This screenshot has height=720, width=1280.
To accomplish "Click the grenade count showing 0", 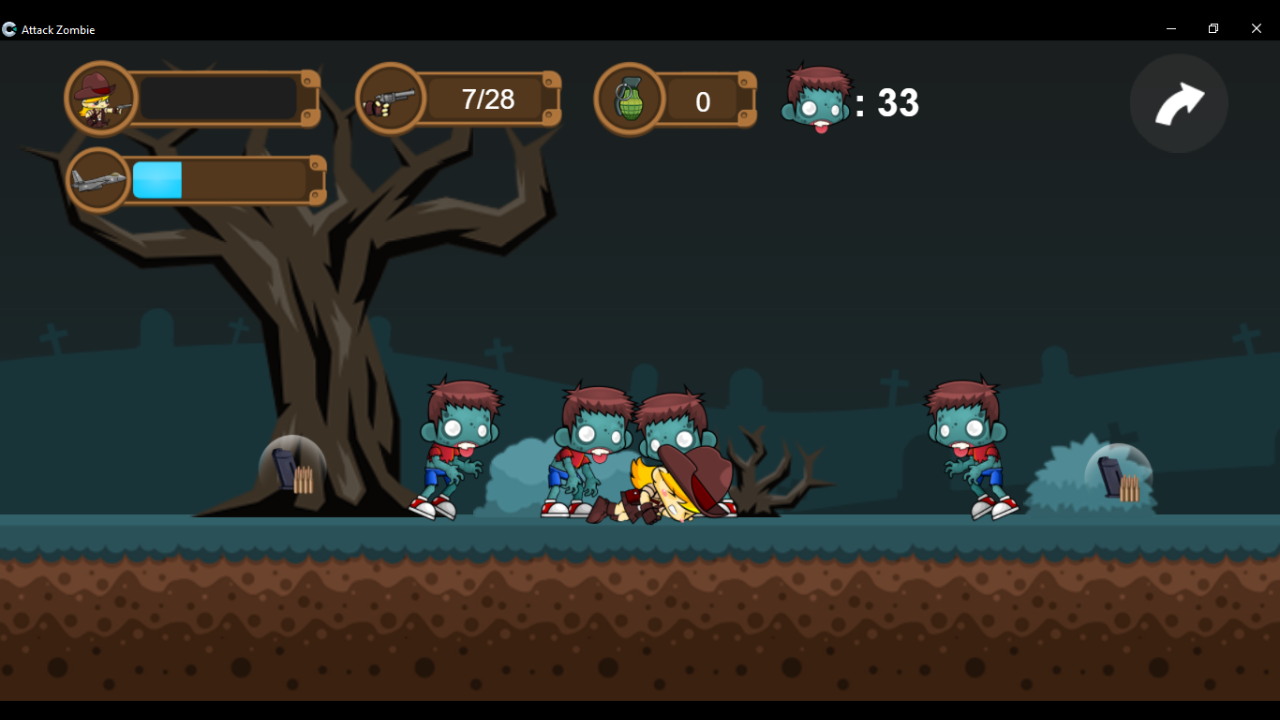I will (x=702, y=101).
